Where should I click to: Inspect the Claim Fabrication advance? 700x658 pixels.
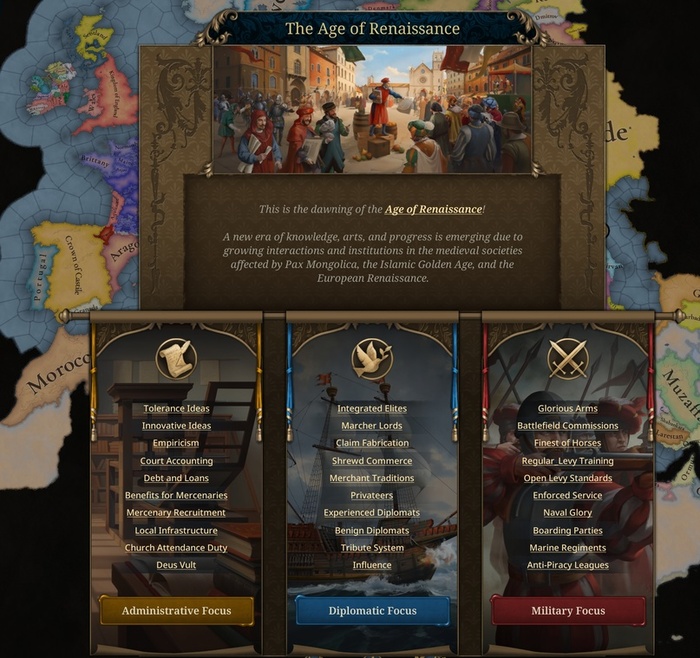pos(372,443)
